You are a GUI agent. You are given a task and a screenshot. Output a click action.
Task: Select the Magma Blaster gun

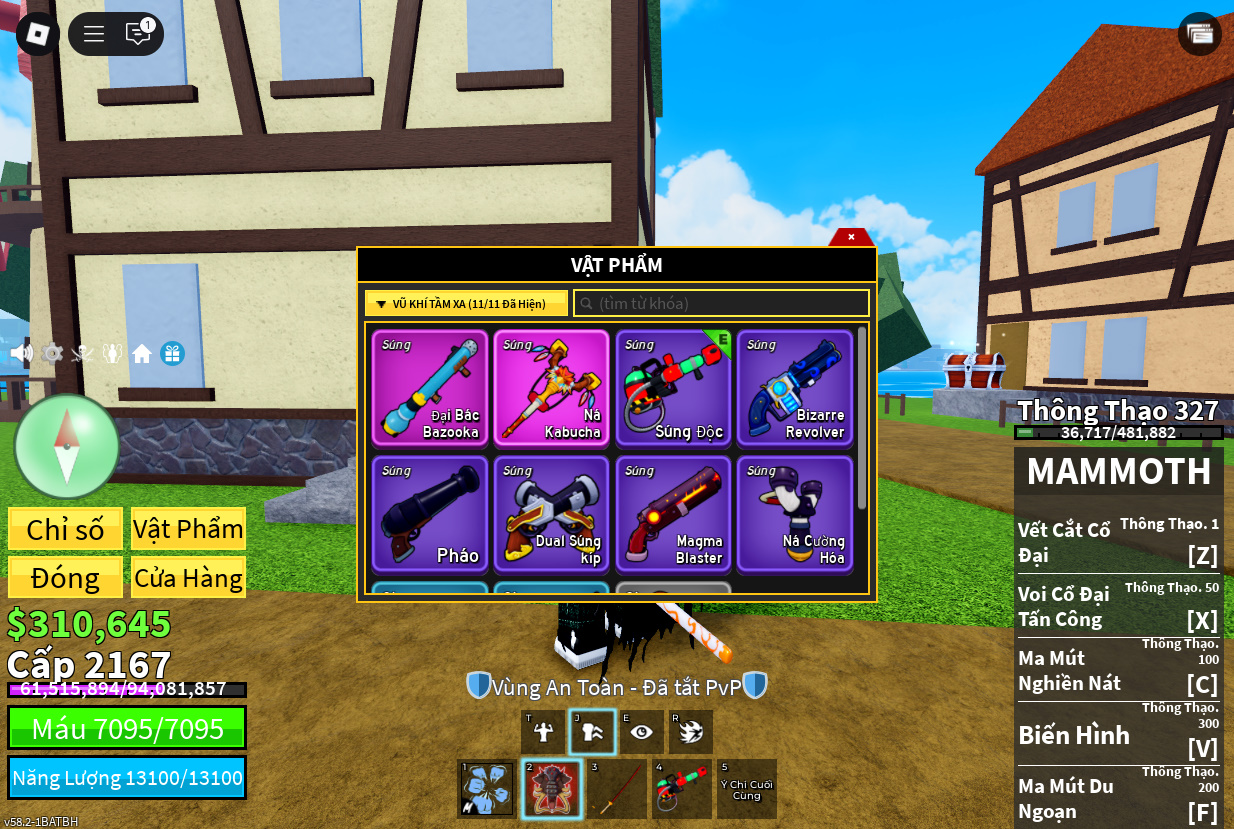click(x=673, y=514)
